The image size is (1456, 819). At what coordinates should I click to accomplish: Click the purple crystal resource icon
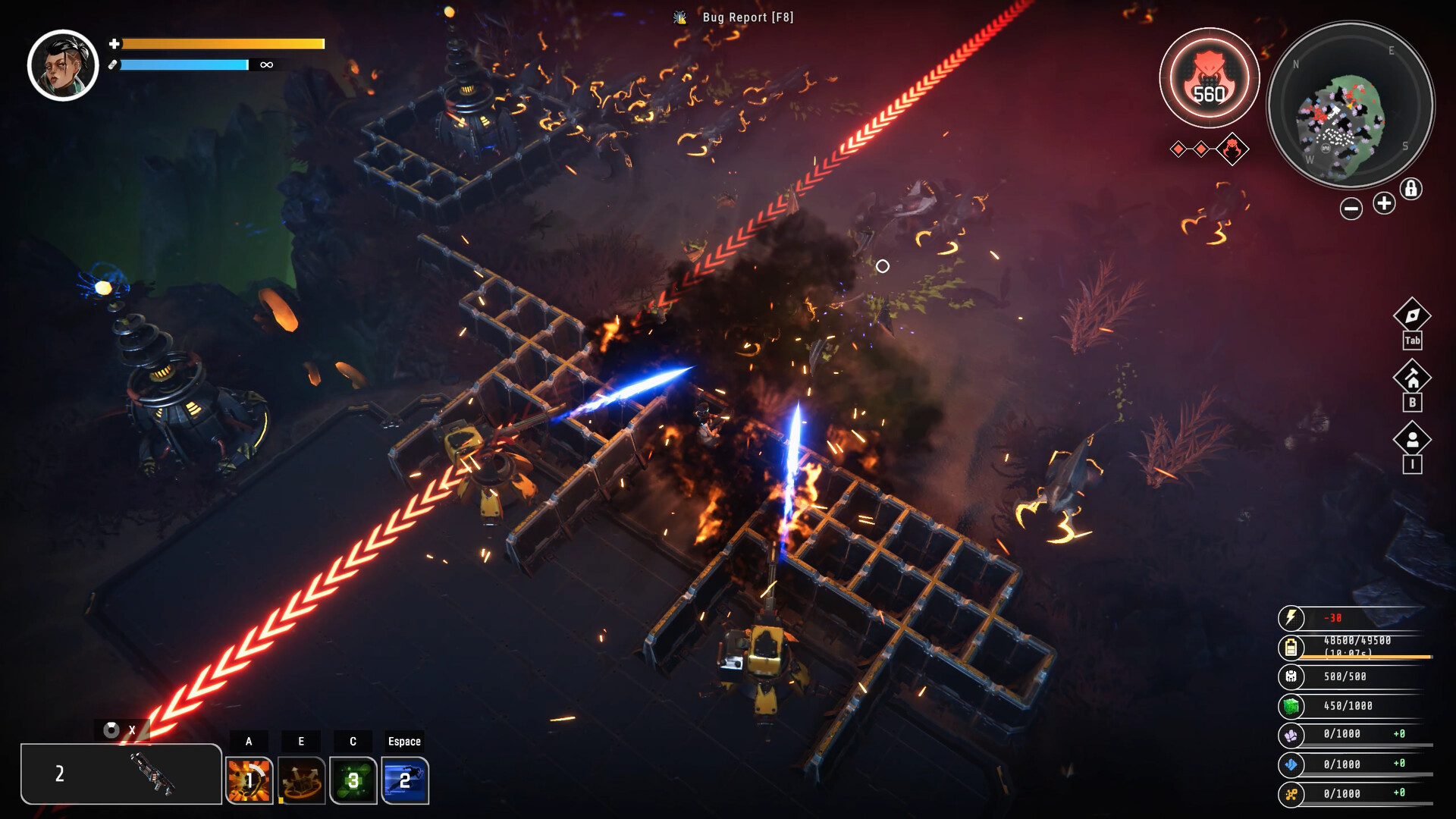1291,735
